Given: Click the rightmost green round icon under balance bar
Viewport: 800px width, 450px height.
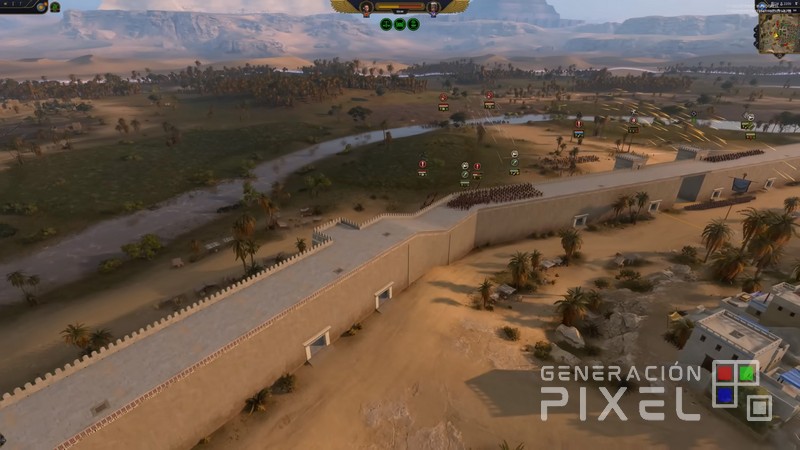Looking at the screenshot, I should (412, 24).
